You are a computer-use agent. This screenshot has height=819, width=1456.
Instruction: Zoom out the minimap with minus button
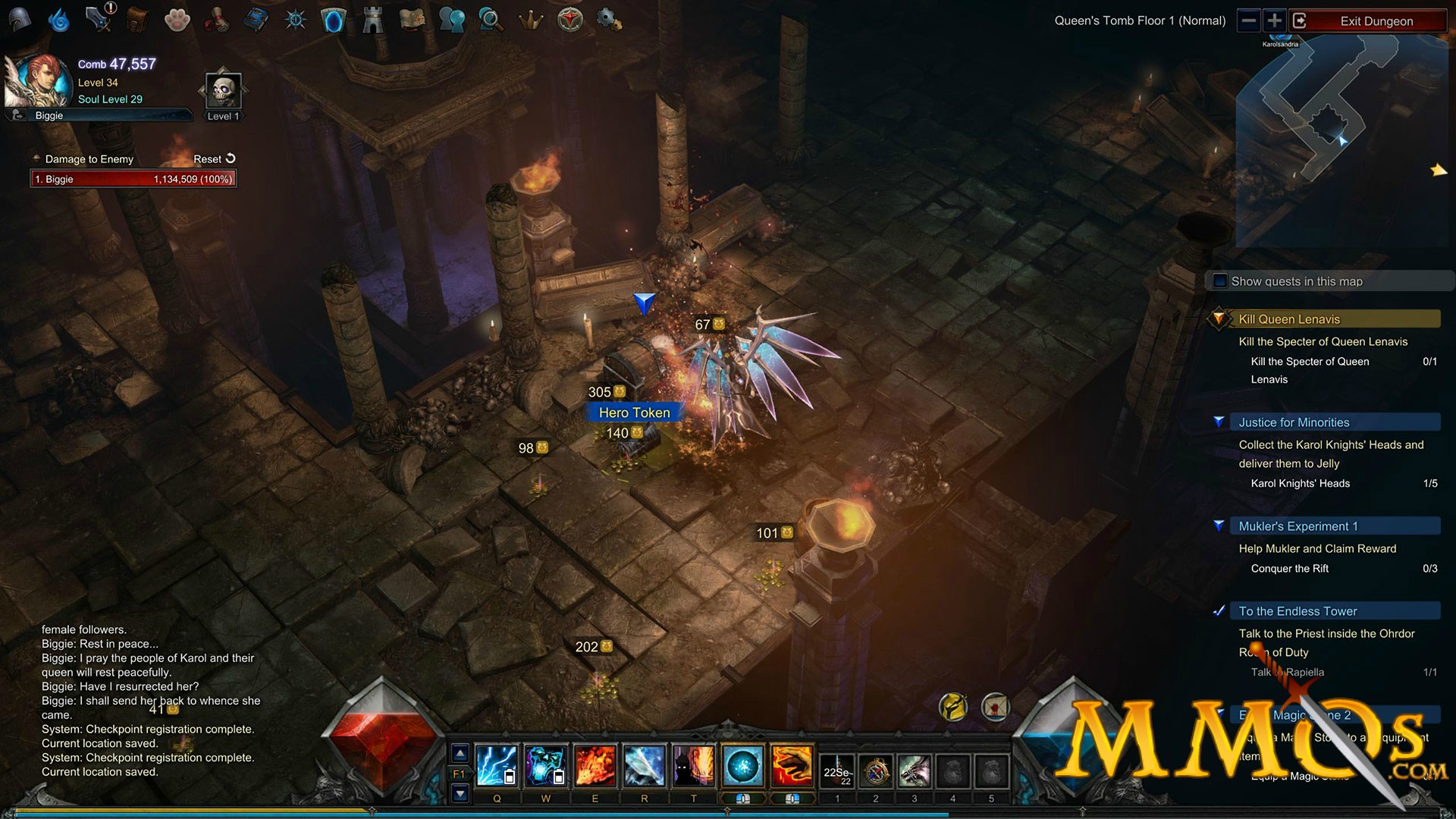click(x=1248, y=20)
